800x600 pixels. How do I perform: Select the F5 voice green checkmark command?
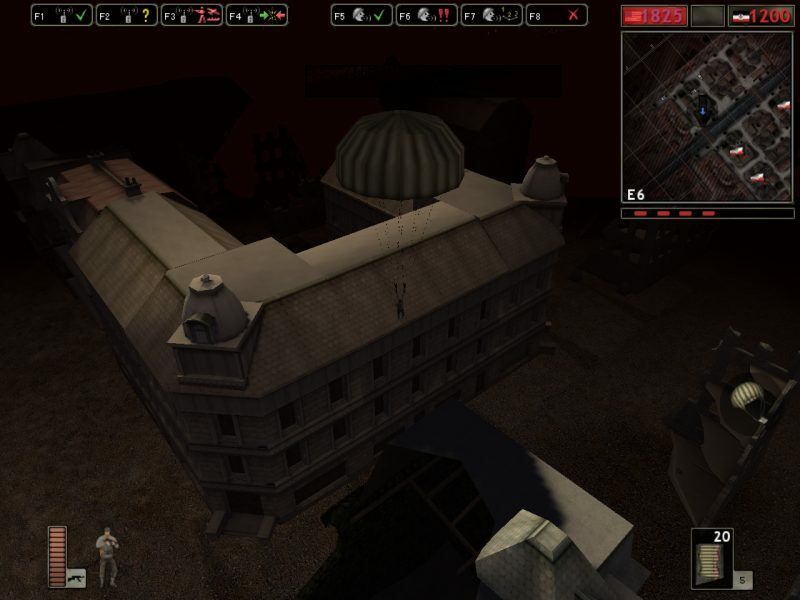(x=362, y=15)
